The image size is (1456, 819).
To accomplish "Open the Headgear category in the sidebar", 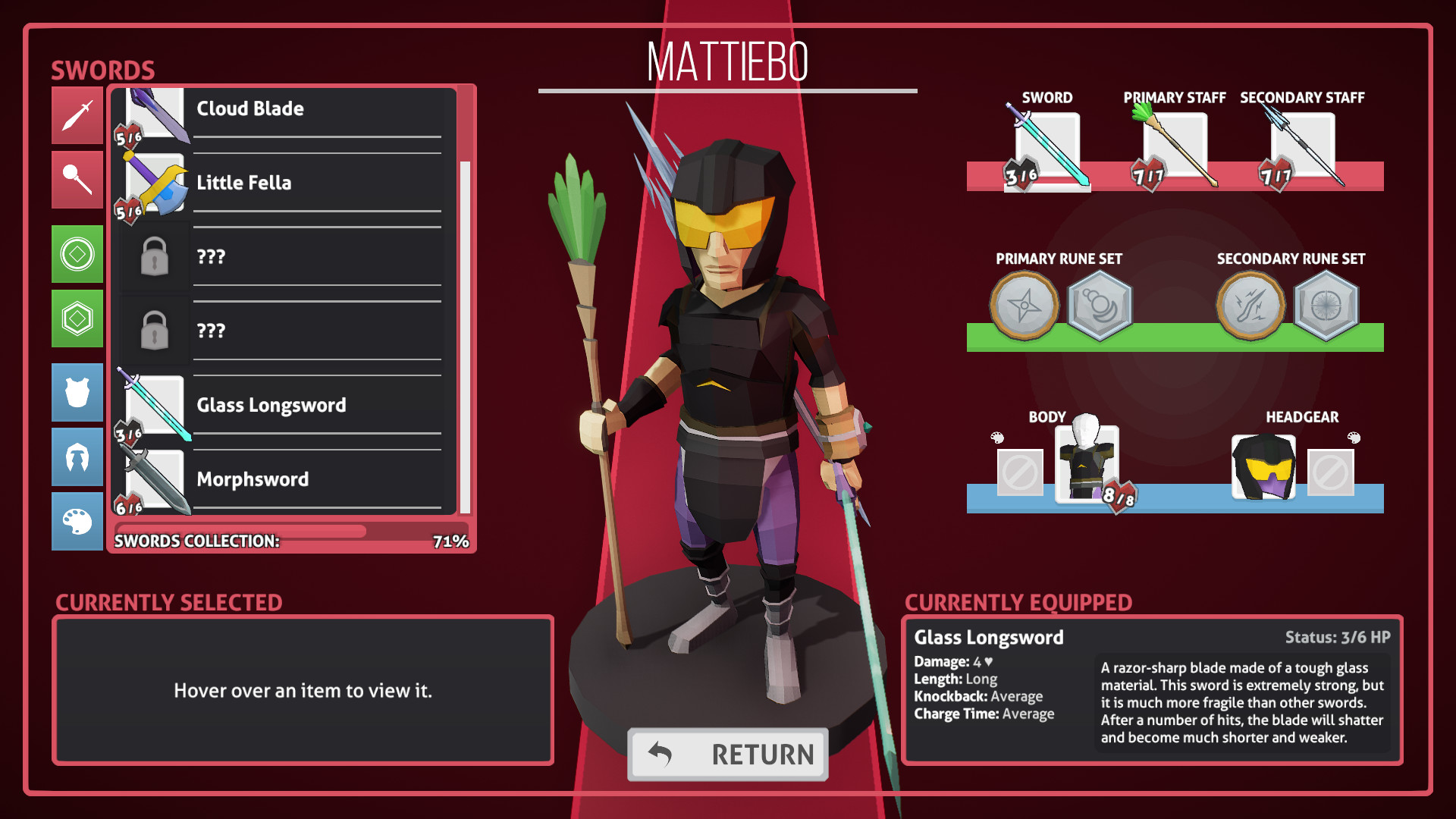I will click(77, 457).
